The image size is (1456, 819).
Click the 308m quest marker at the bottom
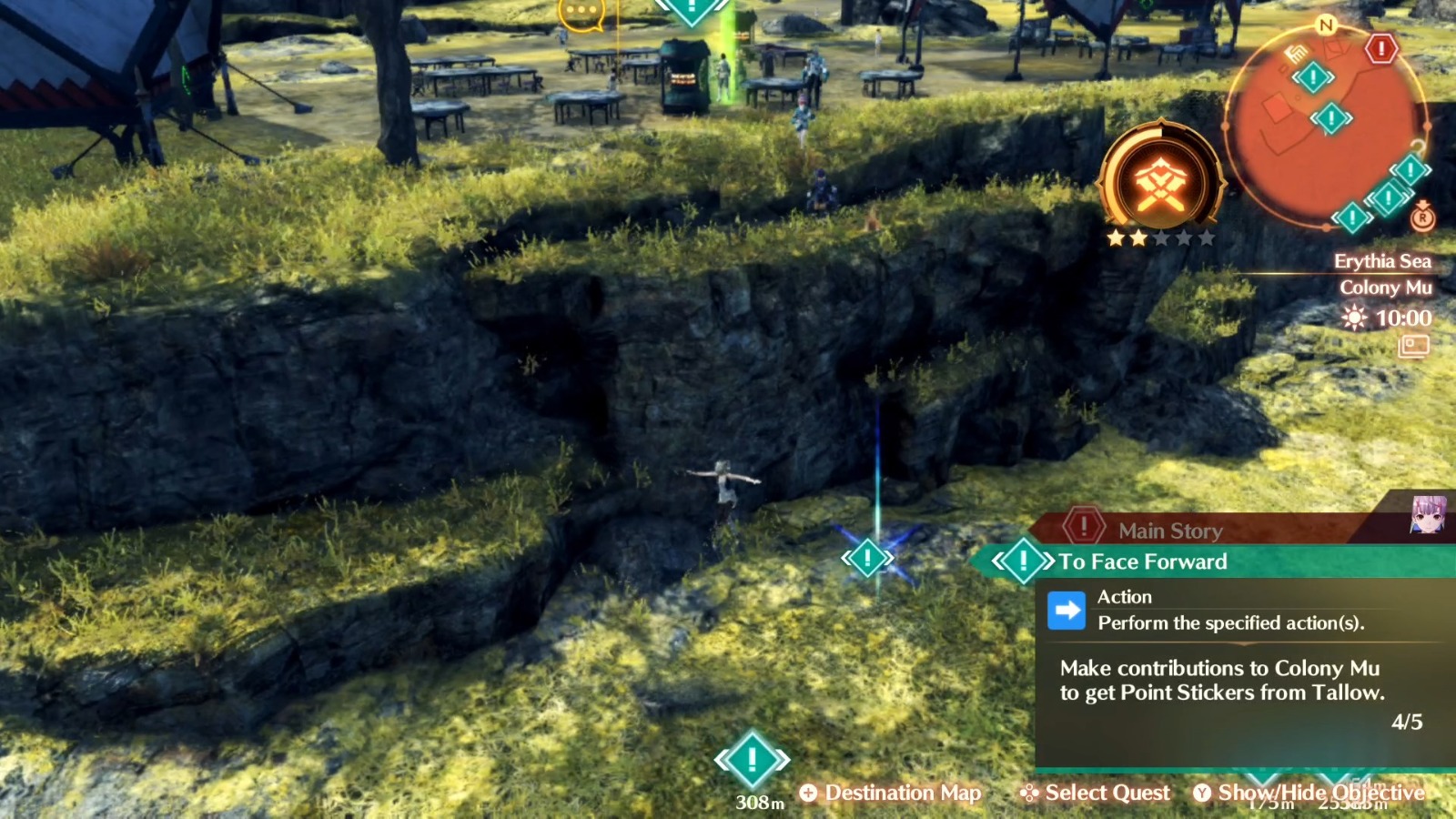752,757
